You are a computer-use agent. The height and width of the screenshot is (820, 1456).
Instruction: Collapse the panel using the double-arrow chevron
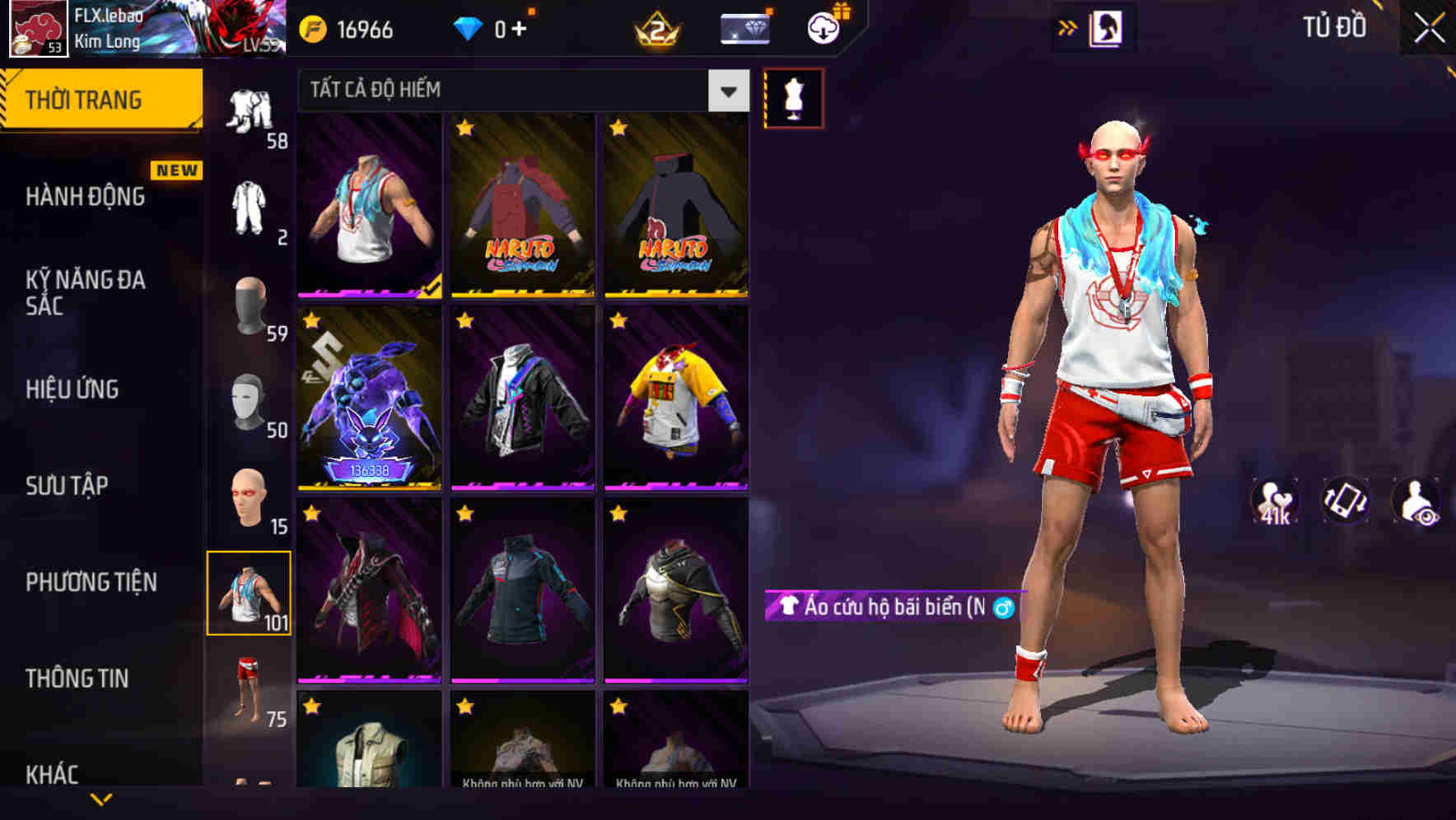1066,27
